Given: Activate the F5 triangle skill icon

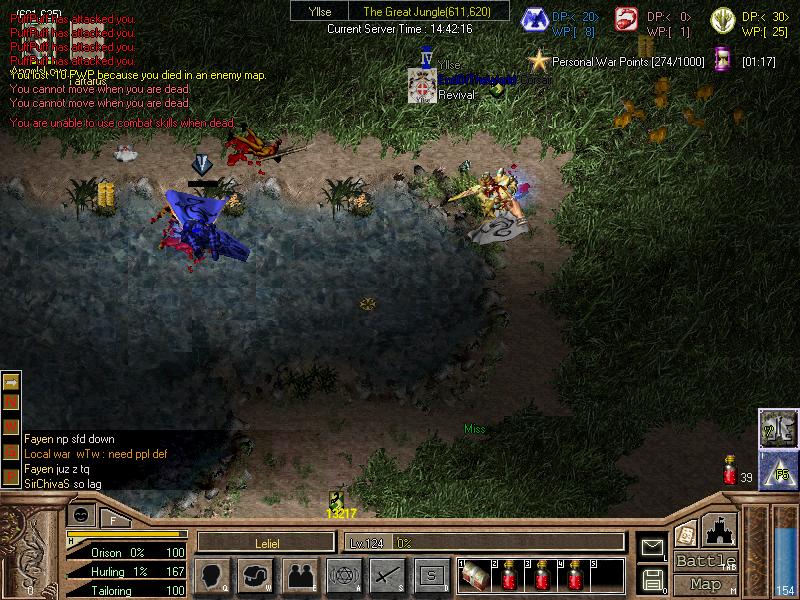Looking at the screenshot, I should coord(778,470).
